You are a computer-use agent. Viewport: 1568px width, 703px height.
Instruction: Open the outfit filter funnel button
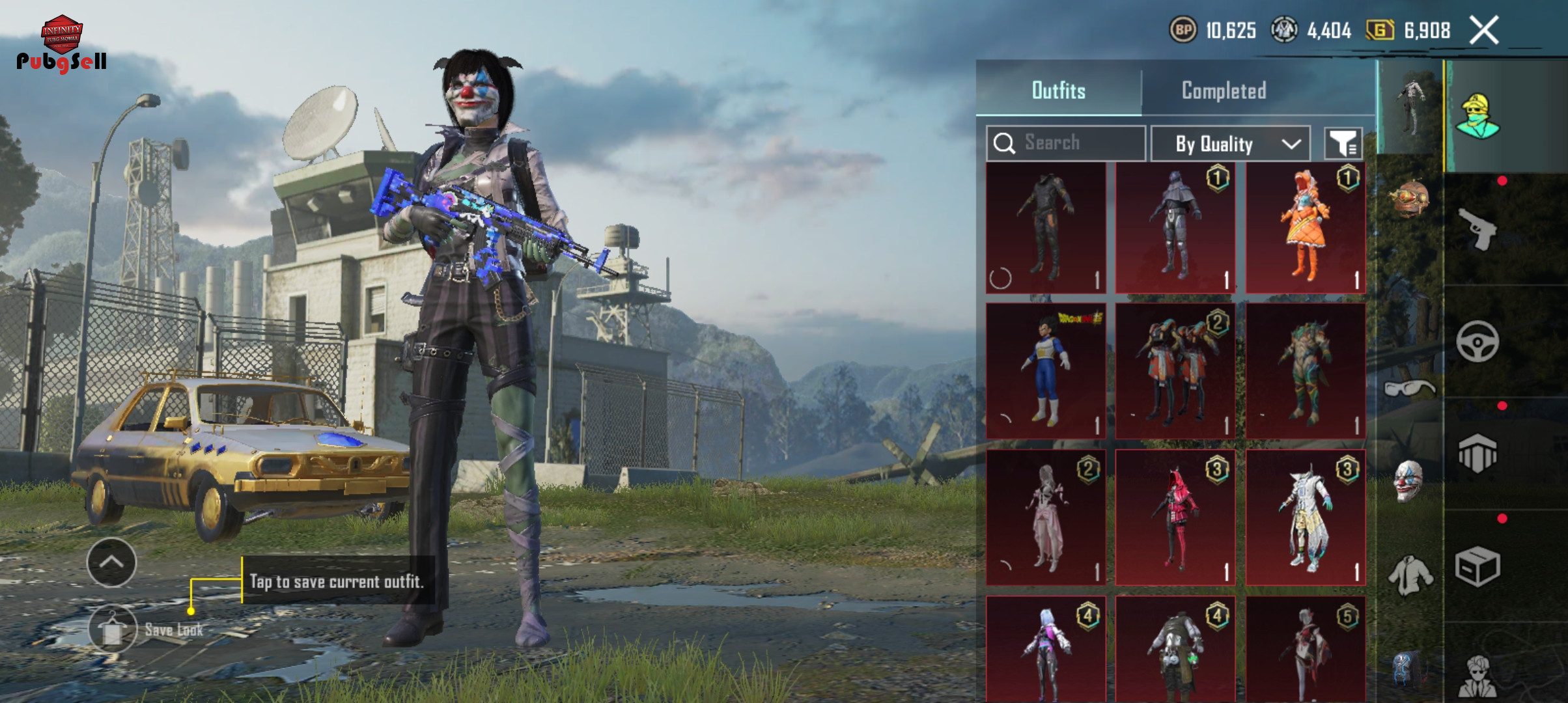(1343, 144)
